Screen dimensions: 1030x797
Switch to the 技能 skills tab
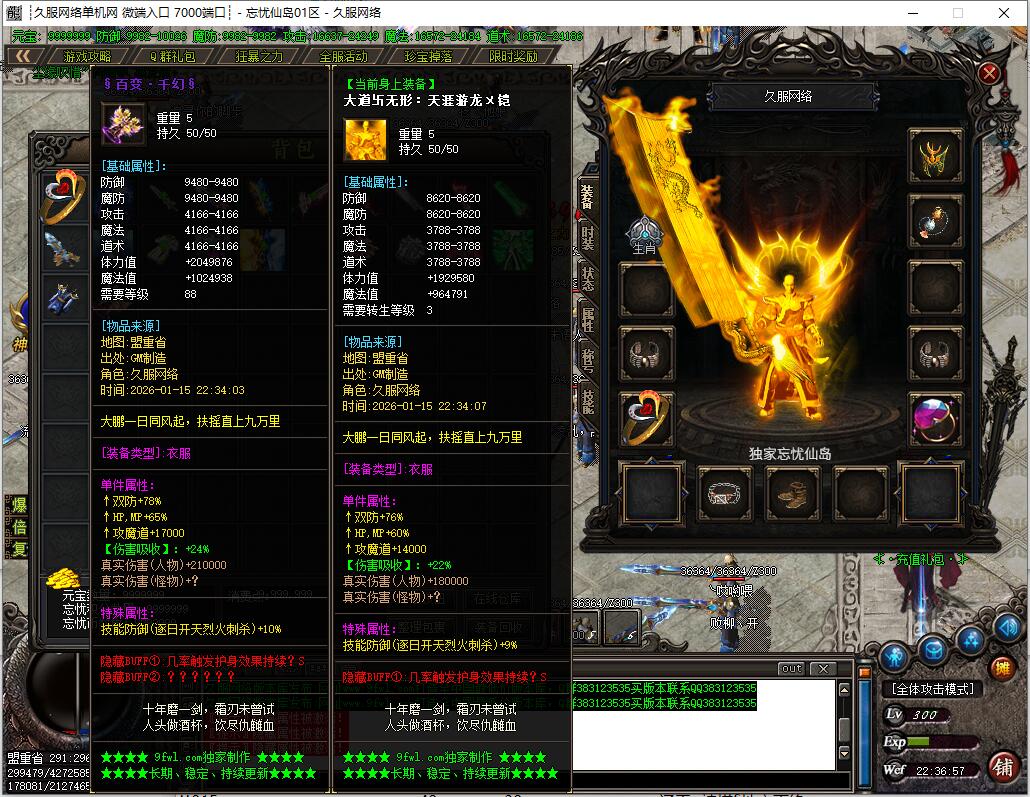tap(587, 400)
